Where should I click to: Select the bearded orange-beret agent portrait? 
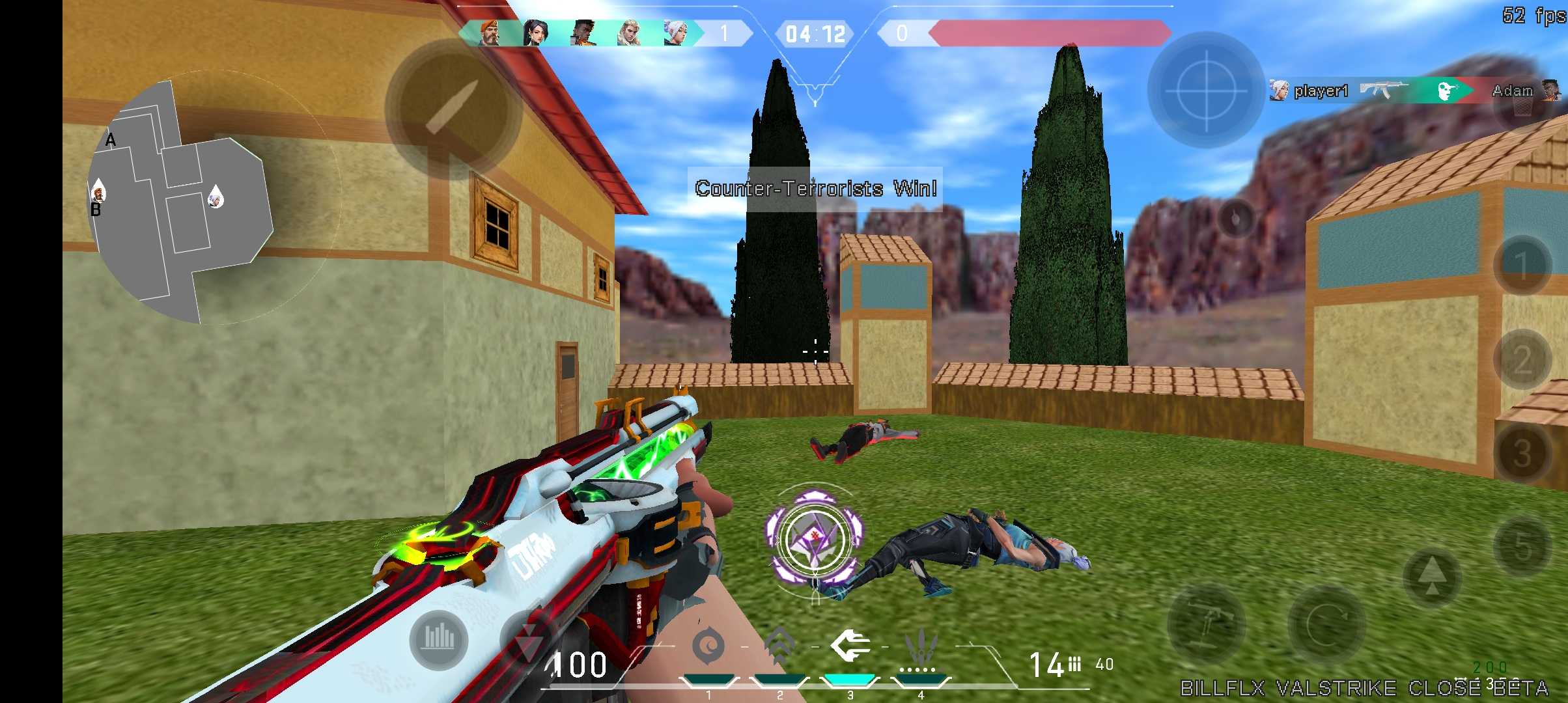(490, 33)
